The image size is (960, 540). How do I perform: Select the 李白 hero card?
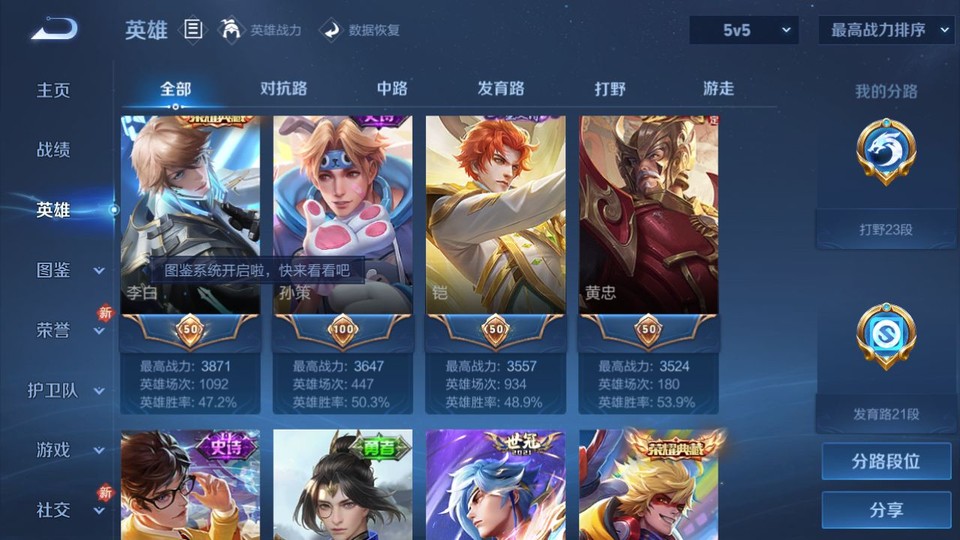190,215
